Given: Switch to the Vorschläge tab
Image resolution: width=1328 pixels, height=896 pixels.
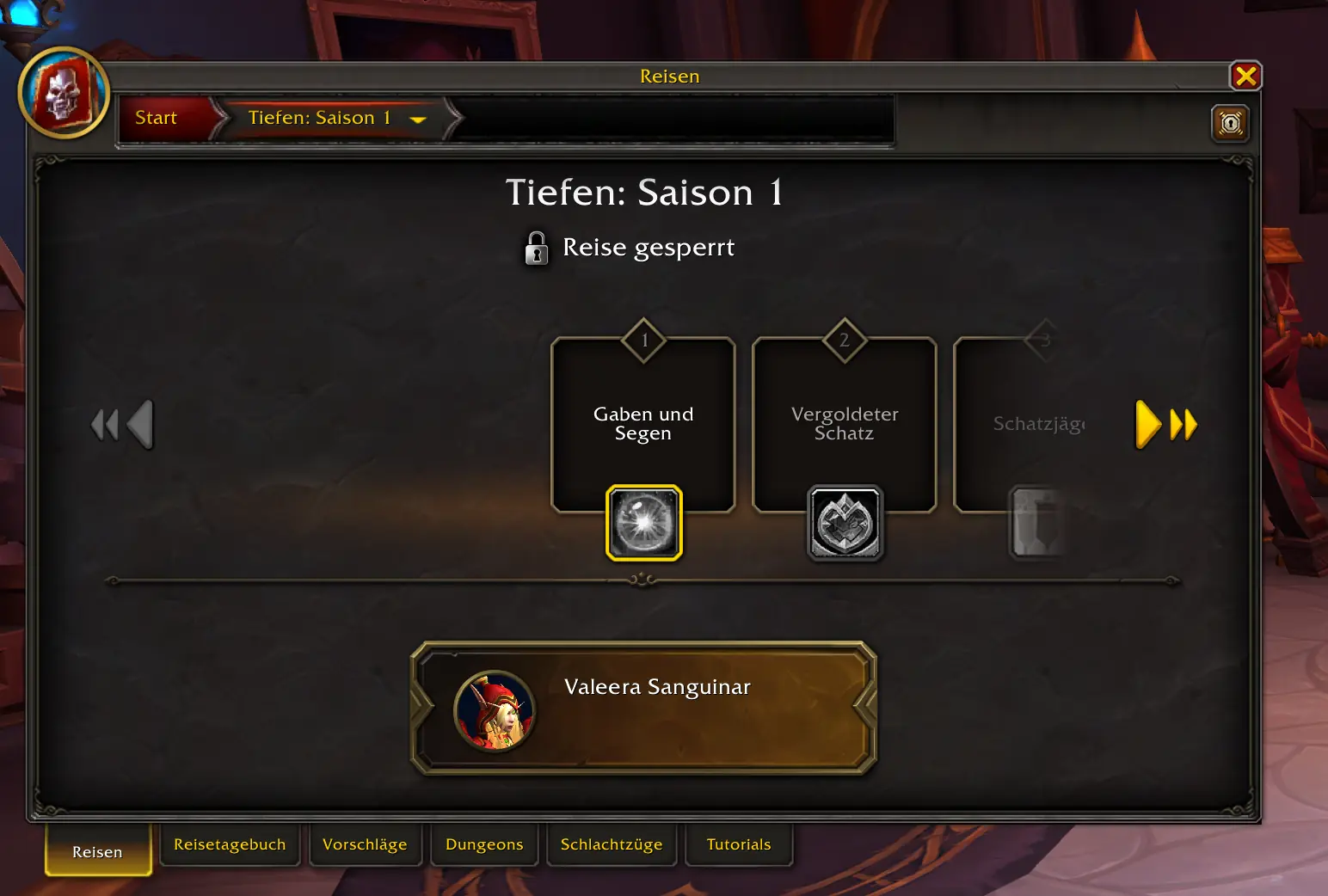Looking at the screenshot, I should click(x=365, y=844).
